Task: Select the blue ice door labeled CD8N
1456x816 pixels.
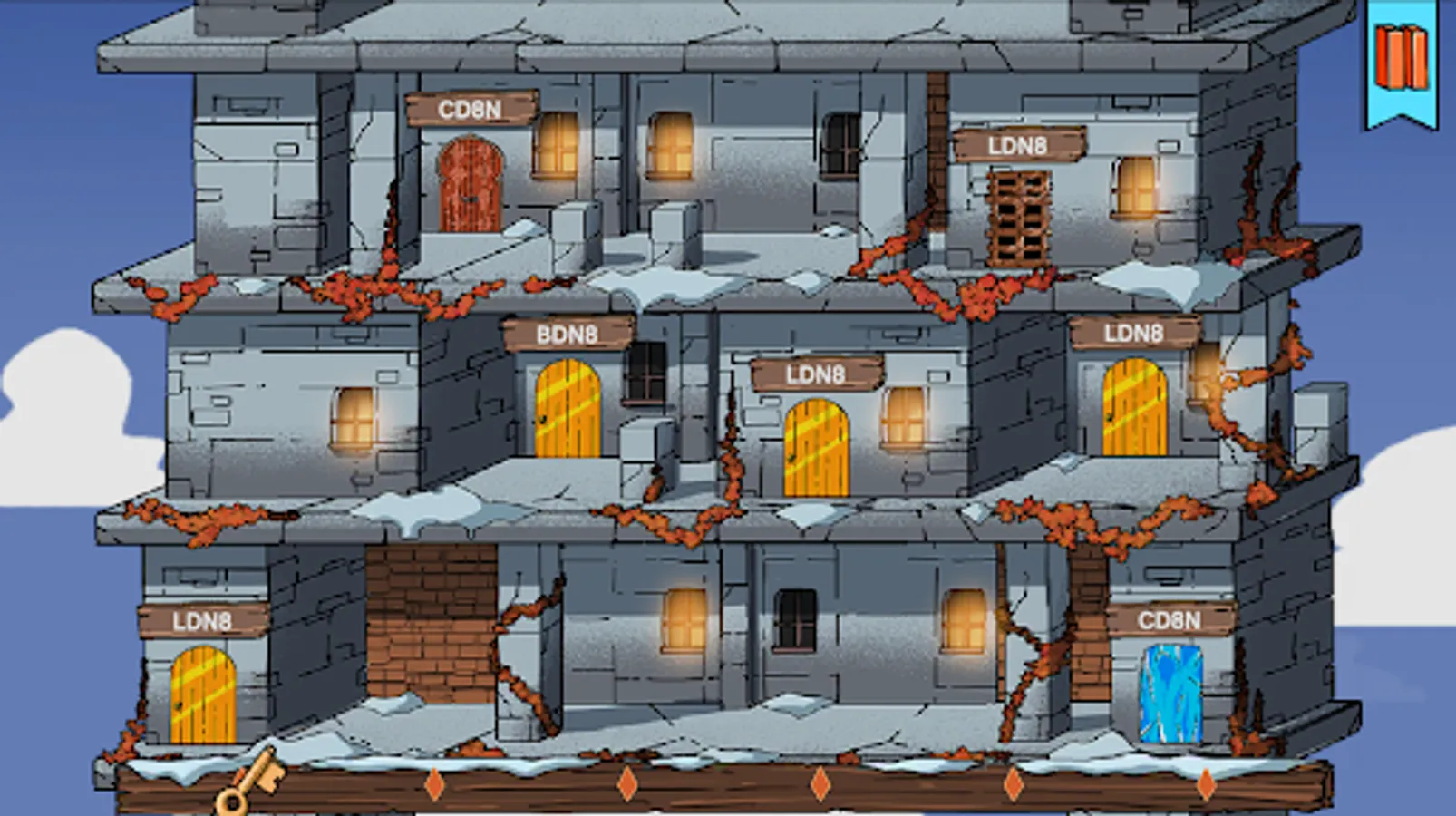Action: [x=1172, y=694]
